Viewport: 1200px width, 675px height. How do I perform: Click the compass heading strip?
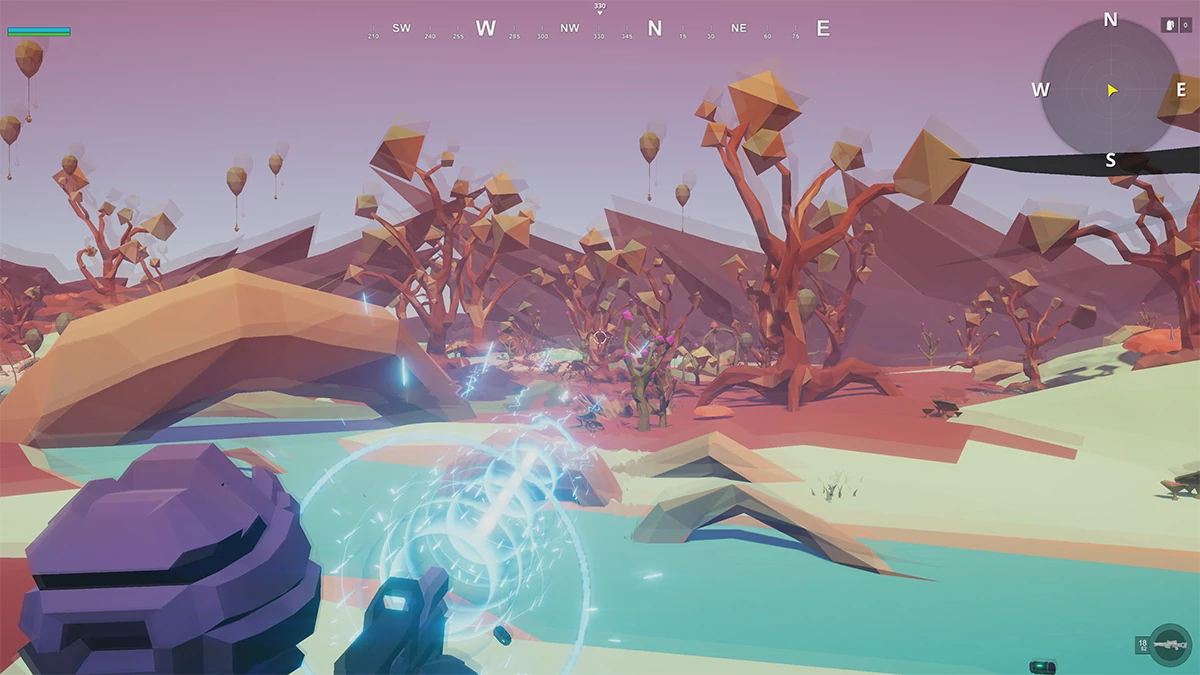600,29
